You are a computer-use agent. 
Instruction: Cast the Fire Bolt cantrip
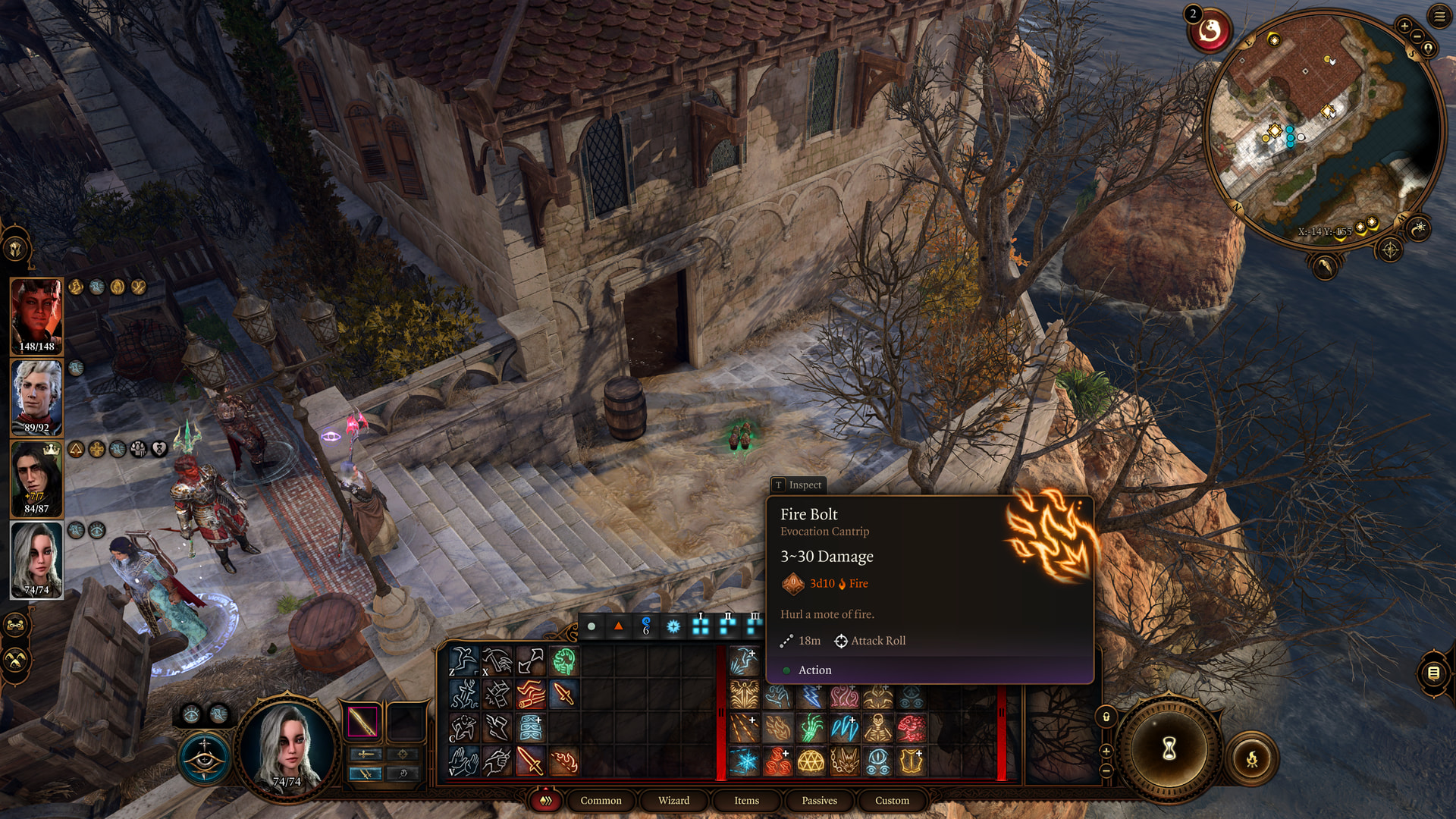click(563, 761)
